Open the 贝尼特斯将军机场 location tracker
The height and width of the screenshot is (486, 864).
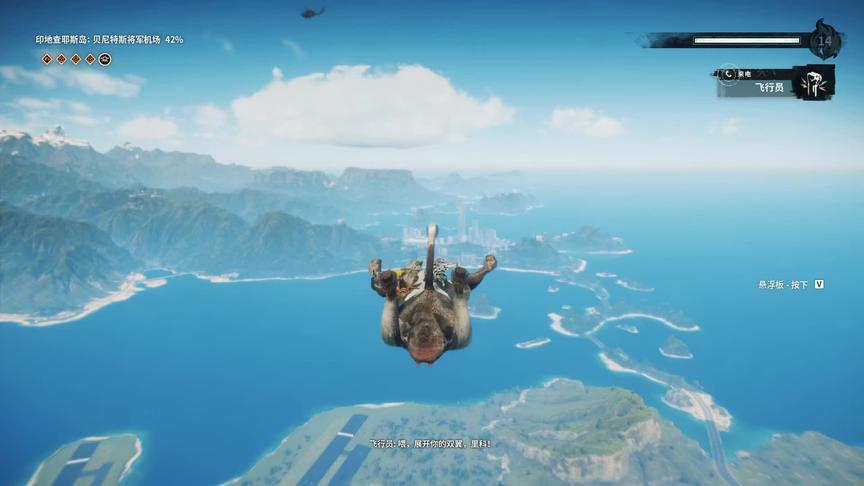coord(110,40)
